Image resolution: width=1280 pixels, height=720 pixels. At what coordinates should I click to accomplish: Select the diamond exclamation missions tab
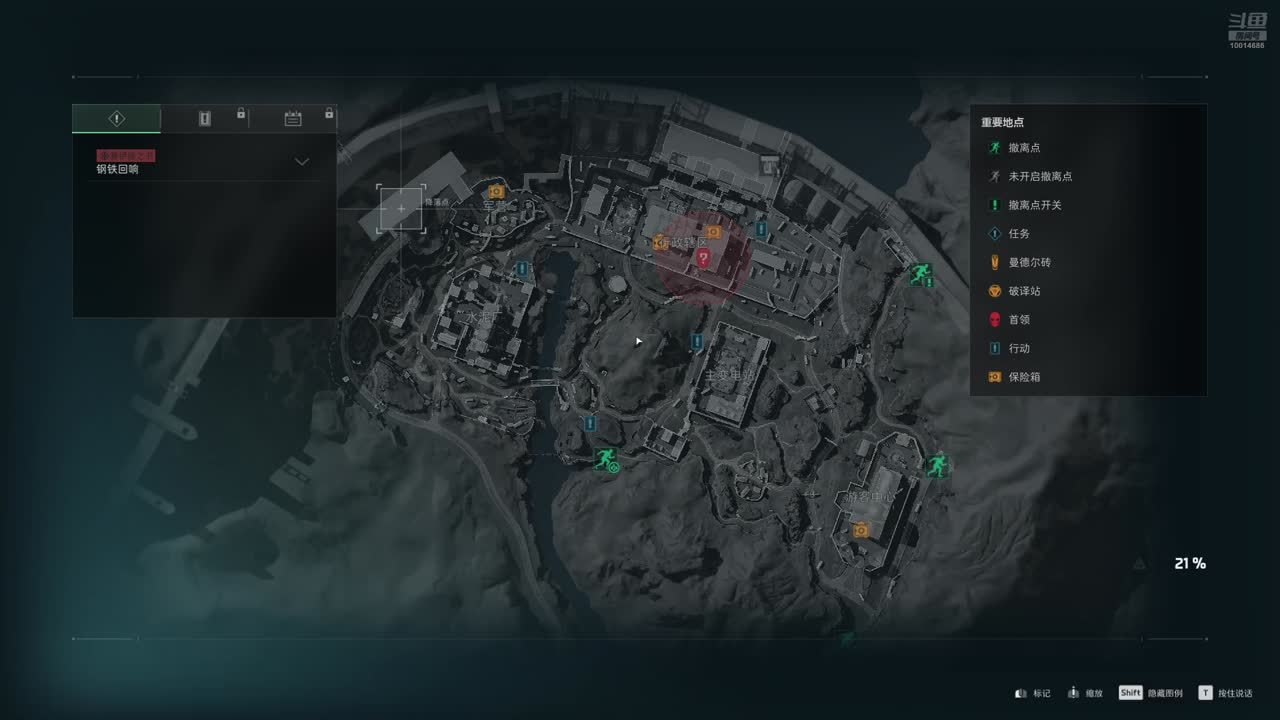pyautogui.click(x=116, y=118)
